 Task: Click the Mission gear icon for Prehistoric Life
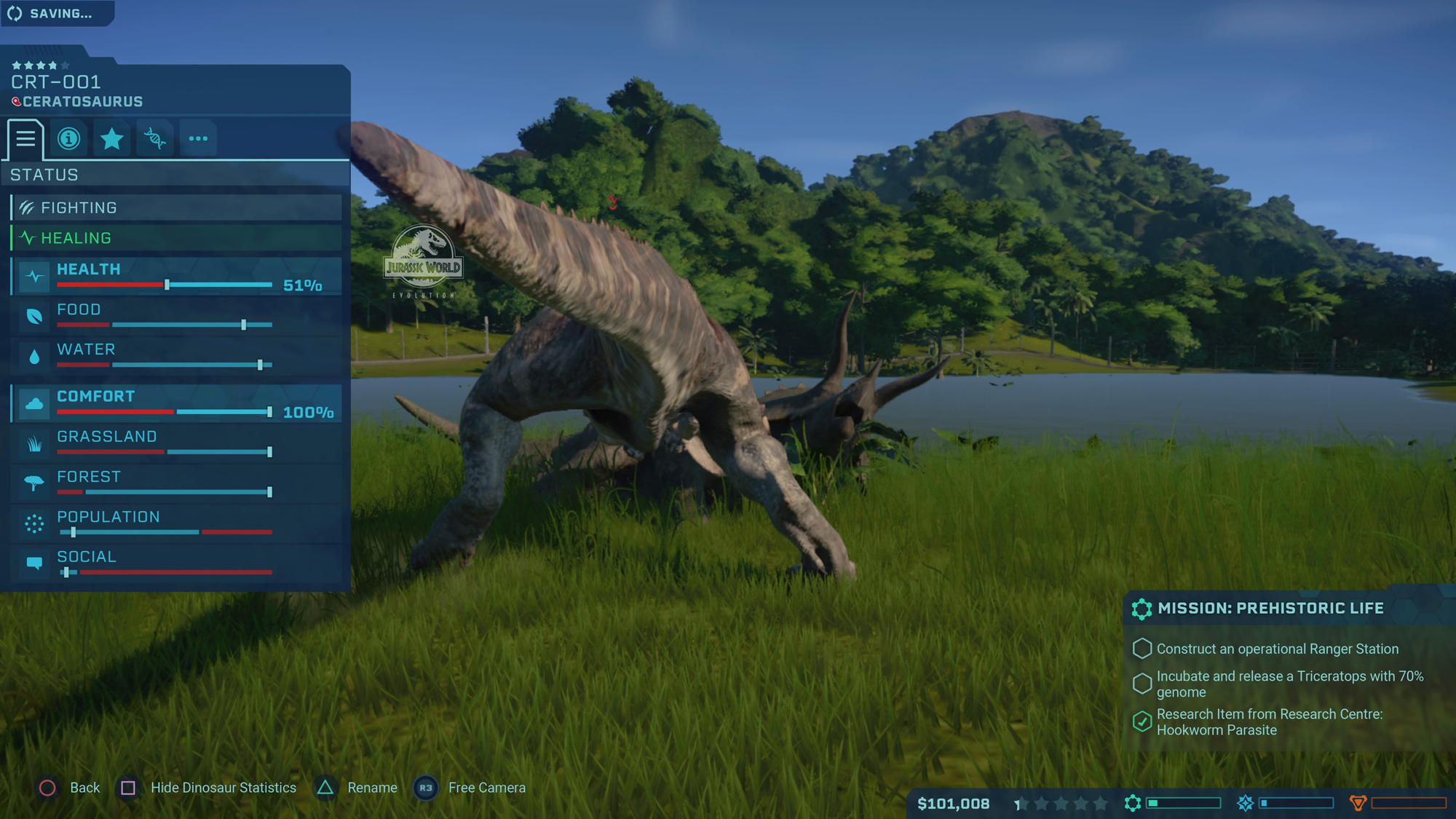point(1142,609)
